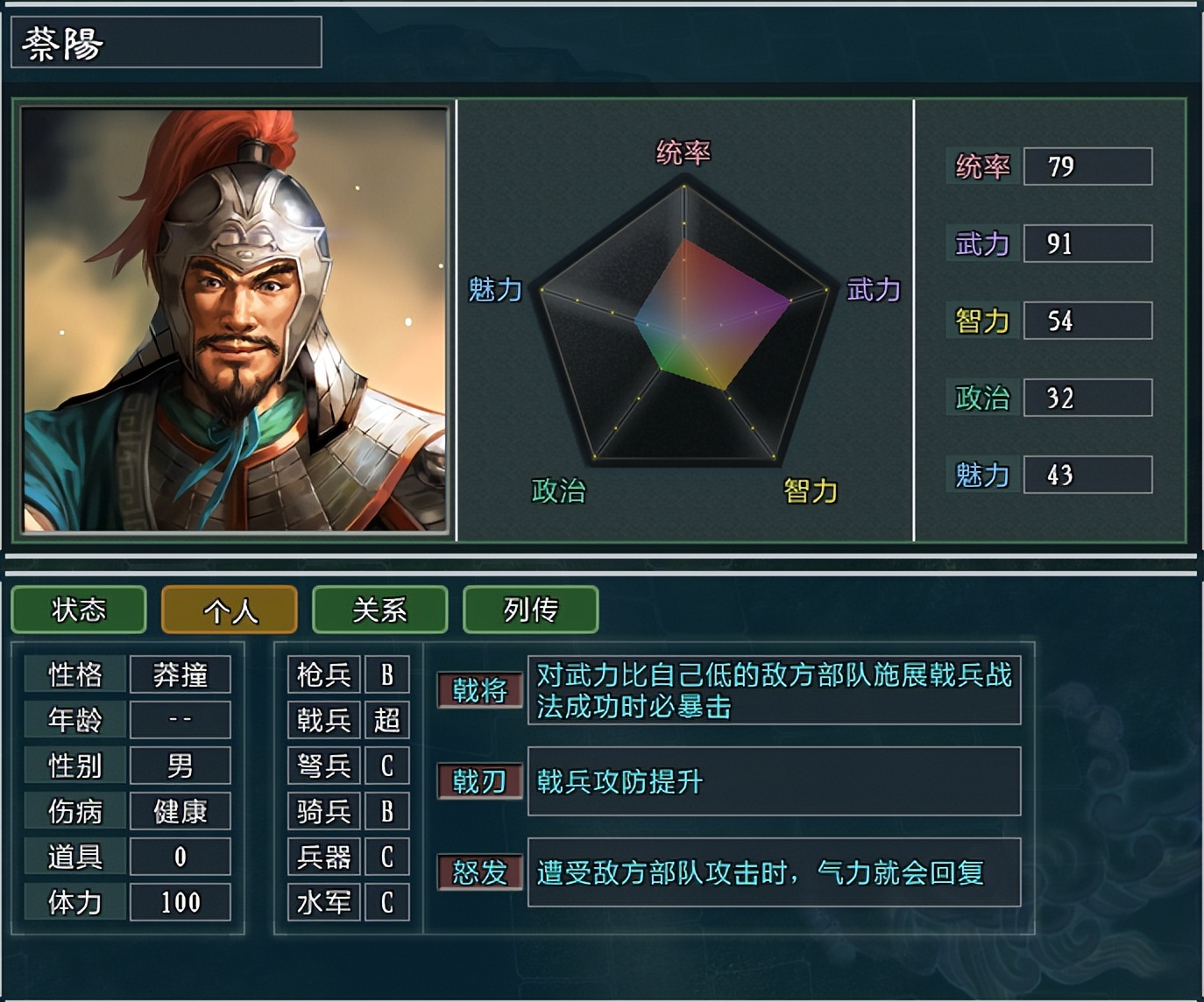Click the 怒发 skill emblem

[x=480, y=872]
